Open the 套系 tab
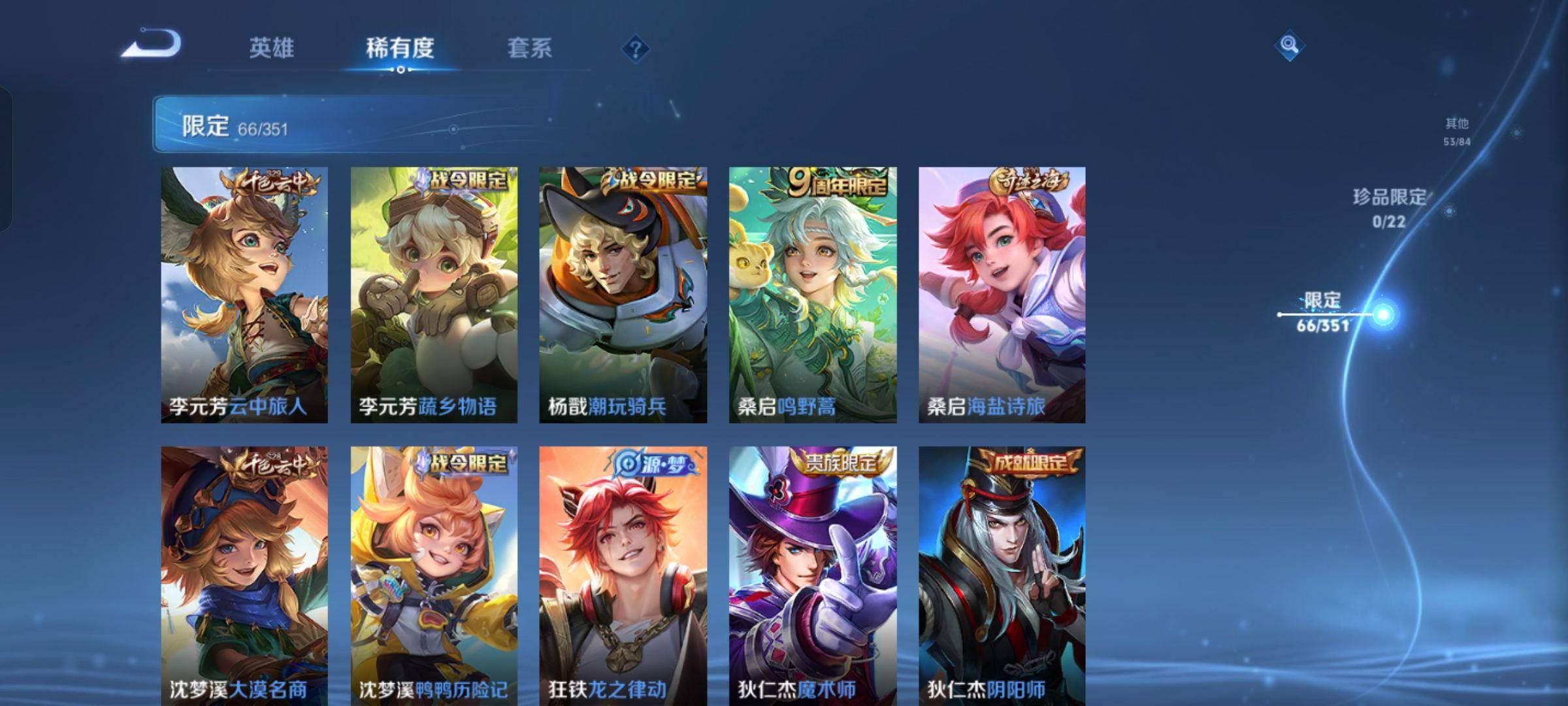The width and height of the screenshot is (1568, 706). pos(529,48)
